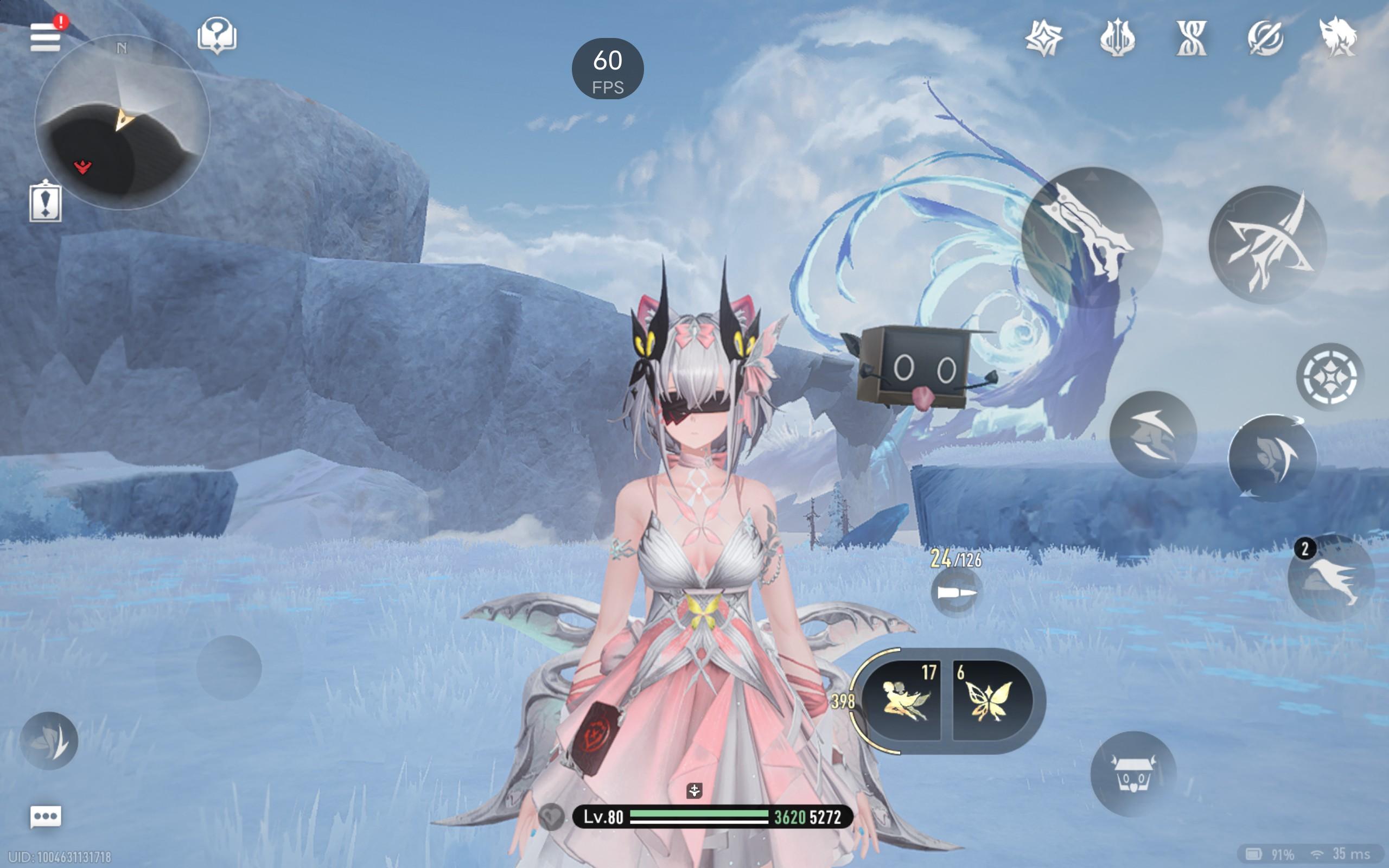Open the chat speech bubble

click(x=46, y=816)
